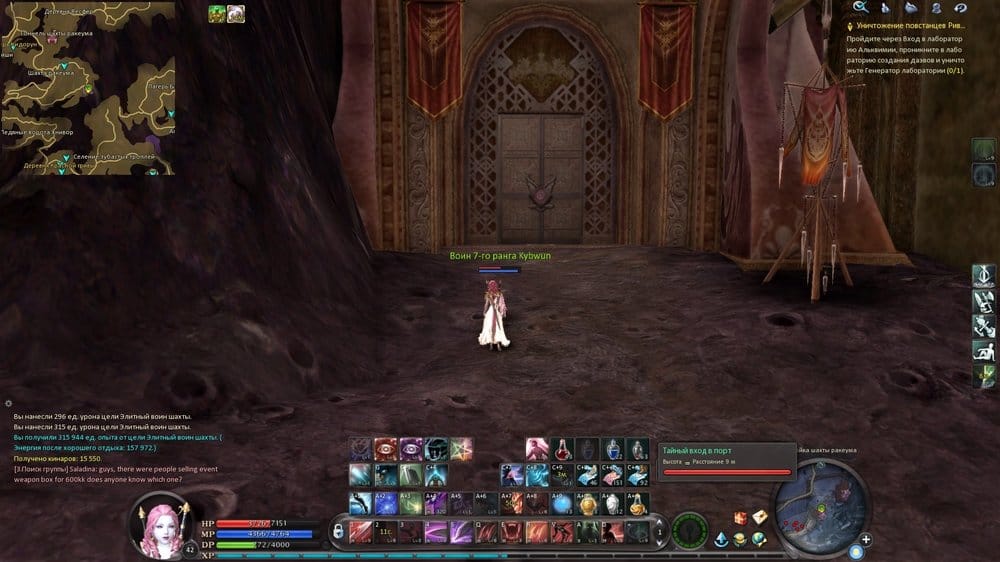Open the mail envelope icon

coord(760,517)
